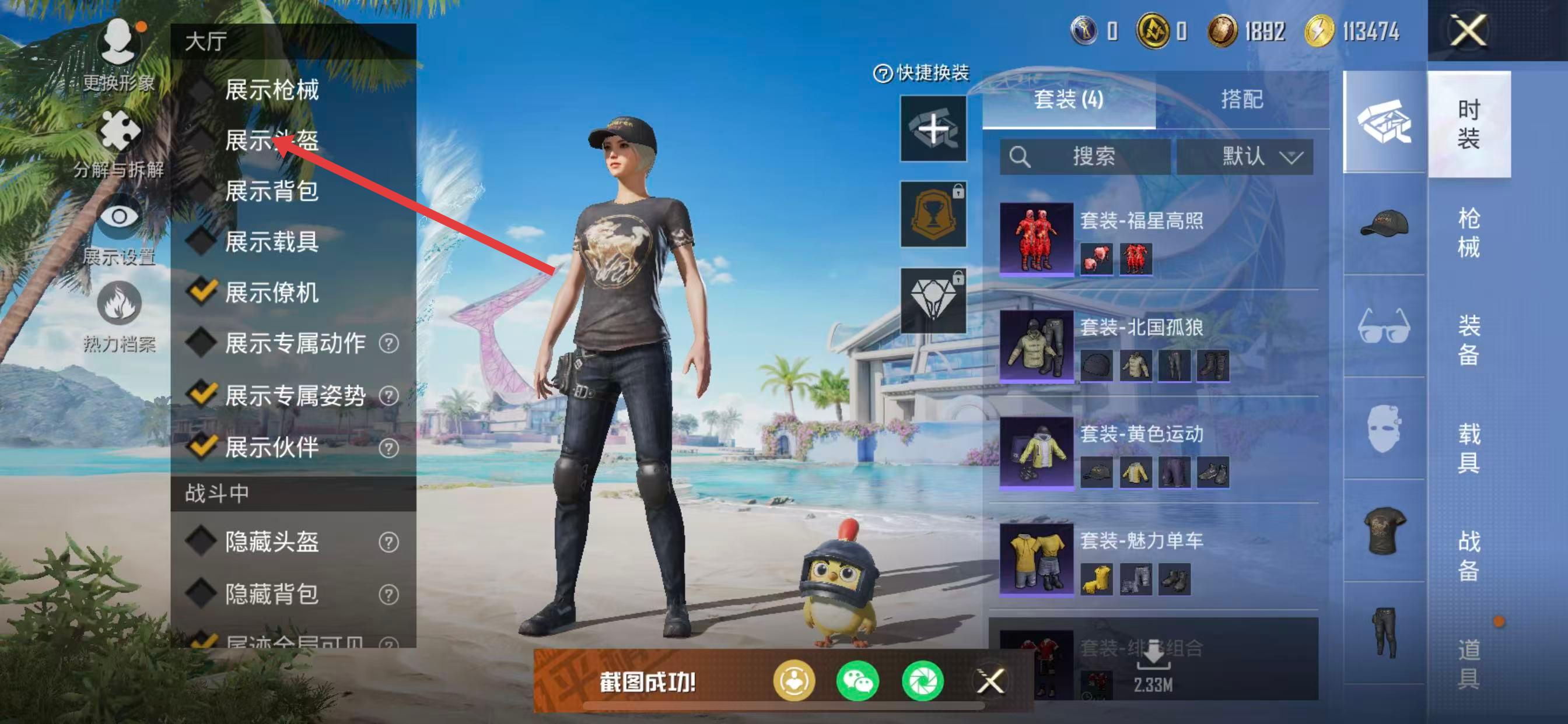The height and width of the screenshot is (724, 1568).
Task: Toggle the 展示僚机 checkbox
Action: click(x=202, y=293)
